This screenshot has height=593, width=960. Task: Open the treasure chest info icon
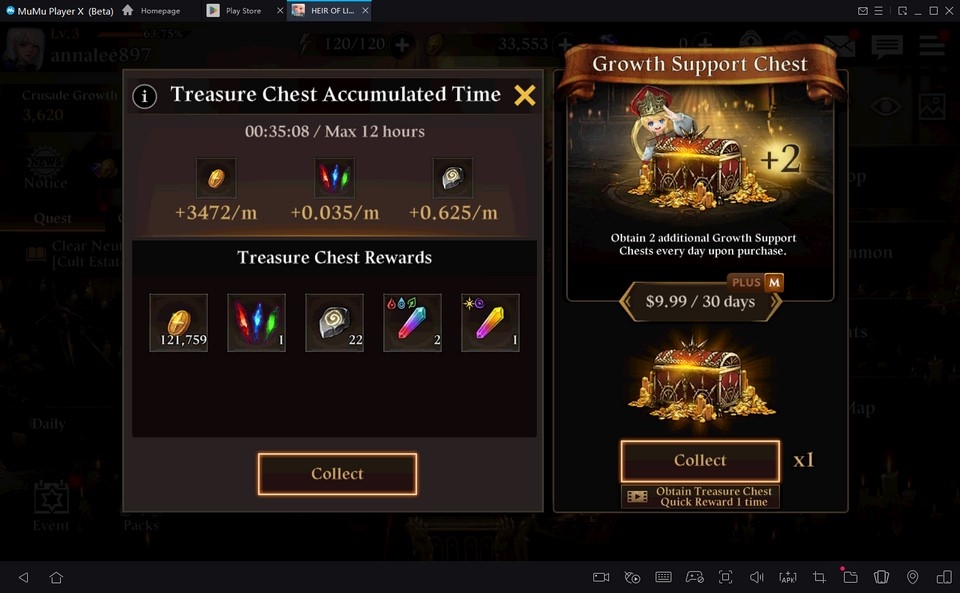tap(145, 97)
